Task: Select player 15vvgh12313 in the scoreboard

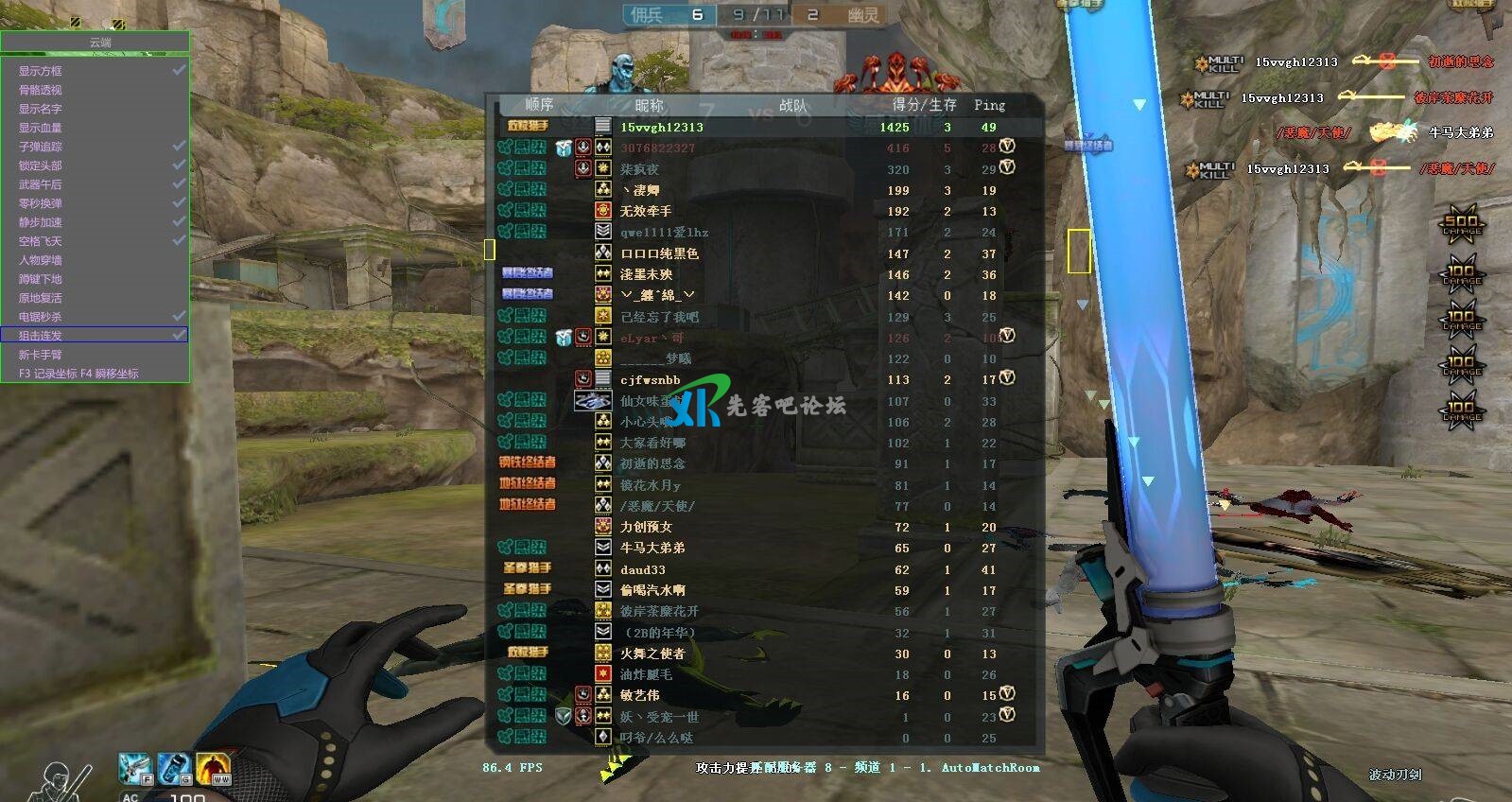Action: [x=662, y=126]
